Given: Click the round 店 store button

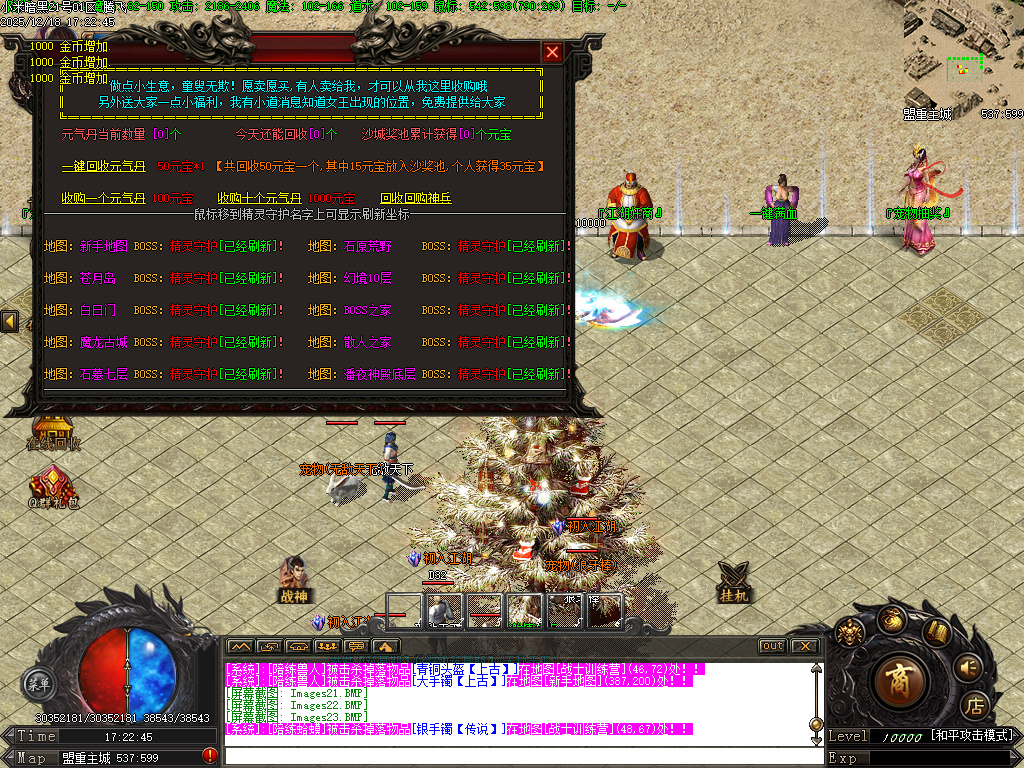Looking at the screenshot, I should (975, 706).
